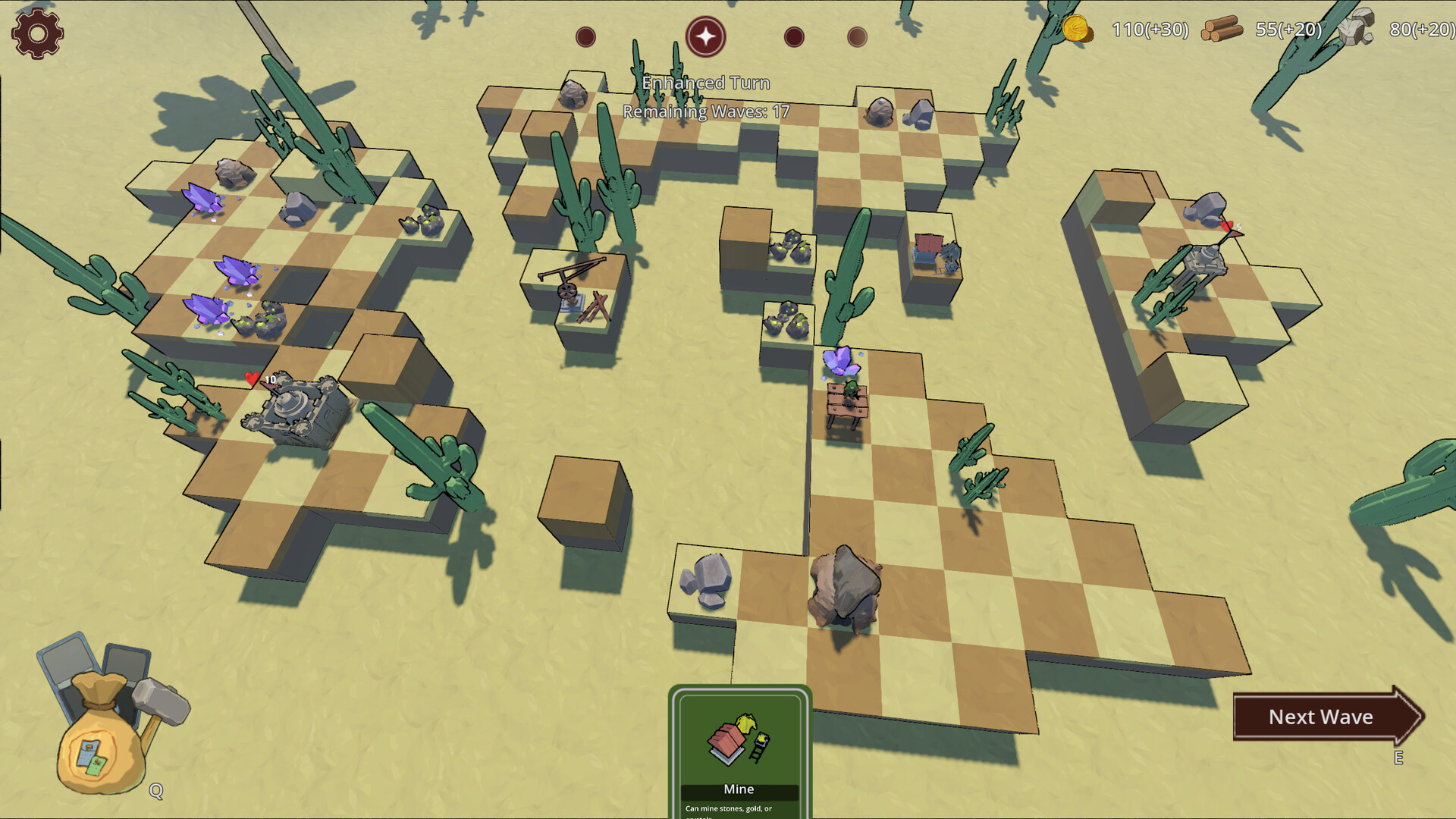Screen dimensions: 1456x819
Task: Toggle the rightmost wave indicator dot
Action: point(856,35)
